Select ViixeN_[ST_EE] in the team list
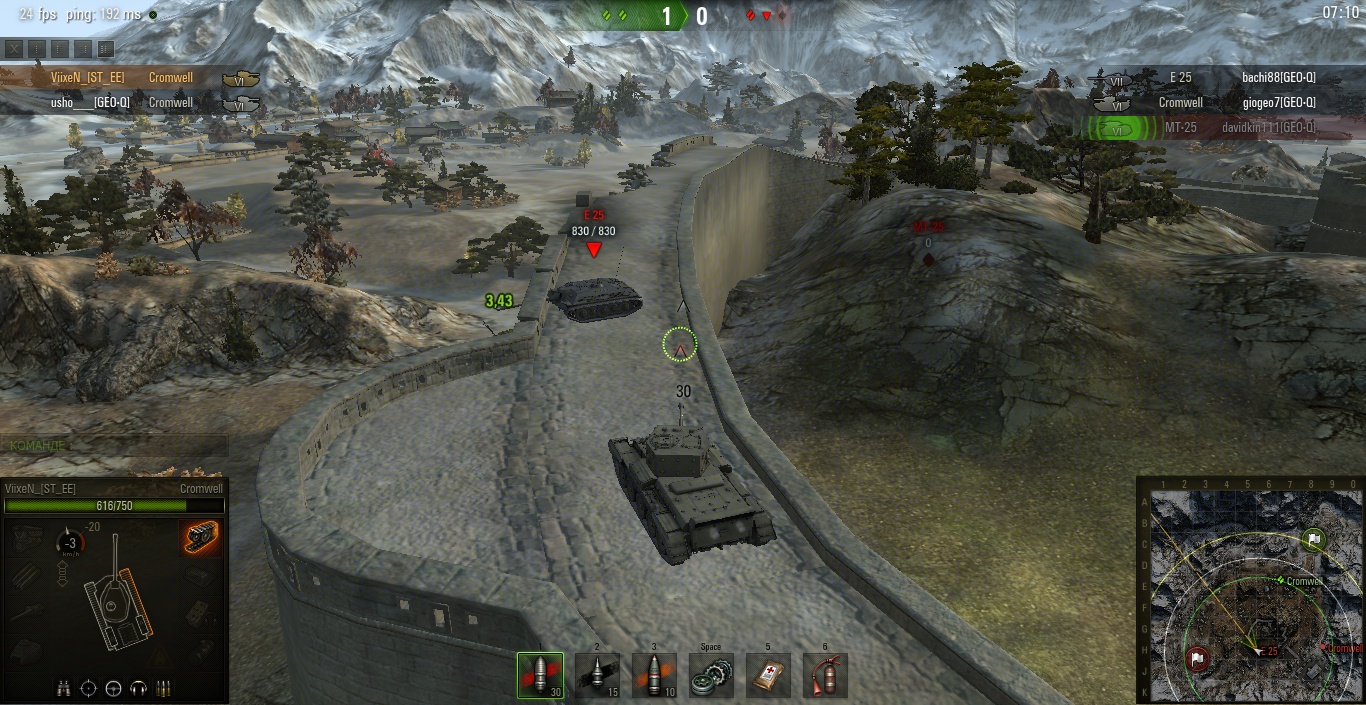Image resolution: width=1366 pixels, height=705 pixels. click(x=90, y=77)
